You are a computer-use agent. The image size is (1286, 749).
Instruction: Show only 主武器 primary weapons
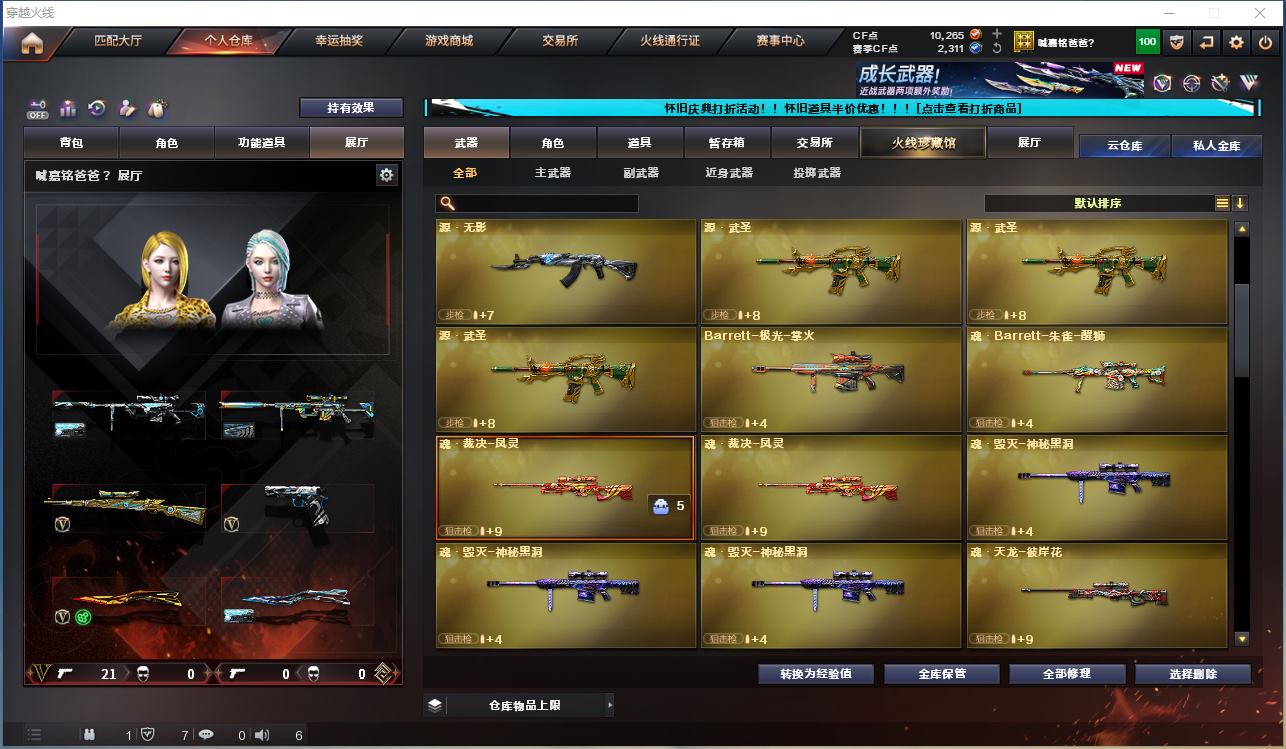pyautogui.click(x=552, y=173)
